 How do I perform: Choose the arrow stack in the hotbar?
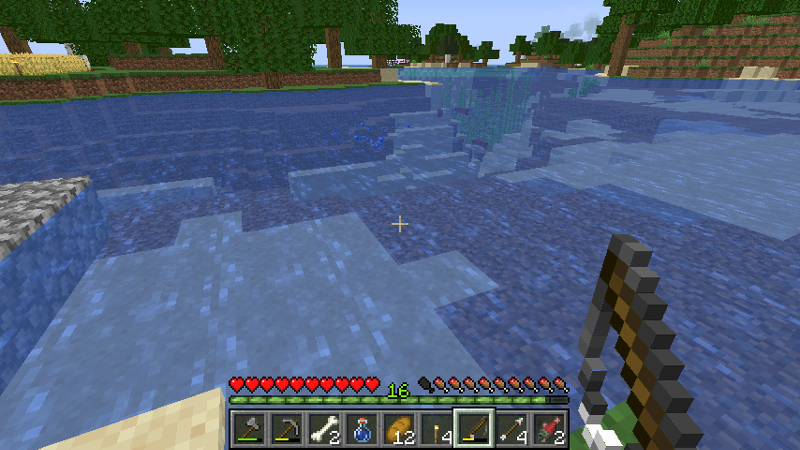pos(510,429)
